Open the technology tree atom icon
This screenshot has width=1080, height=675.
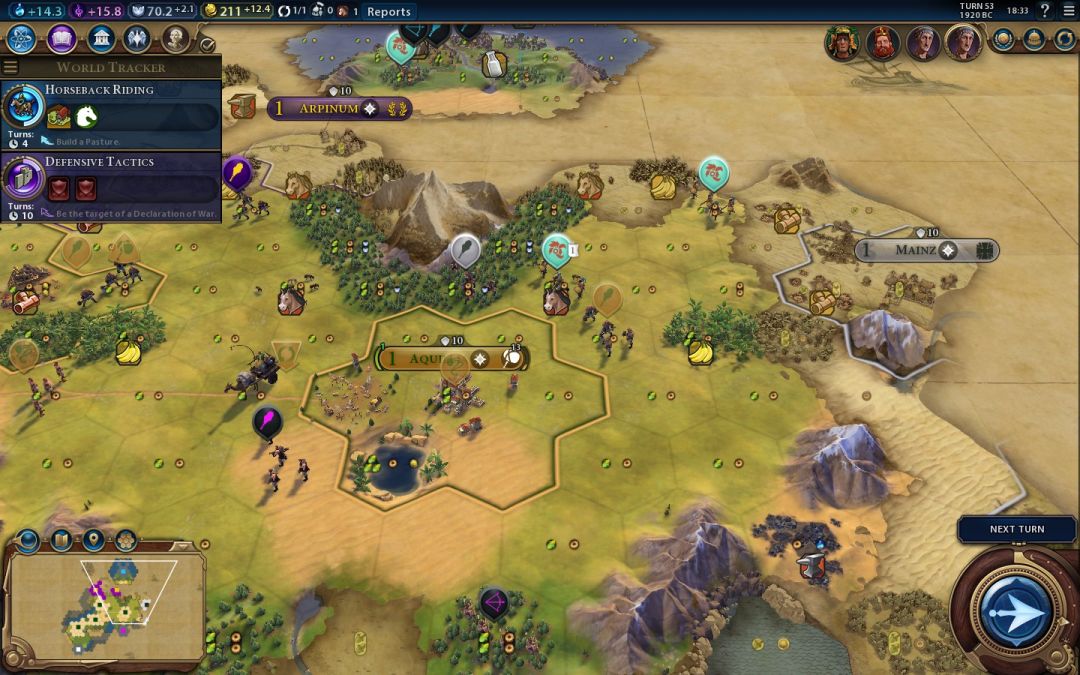pos(22,40)
